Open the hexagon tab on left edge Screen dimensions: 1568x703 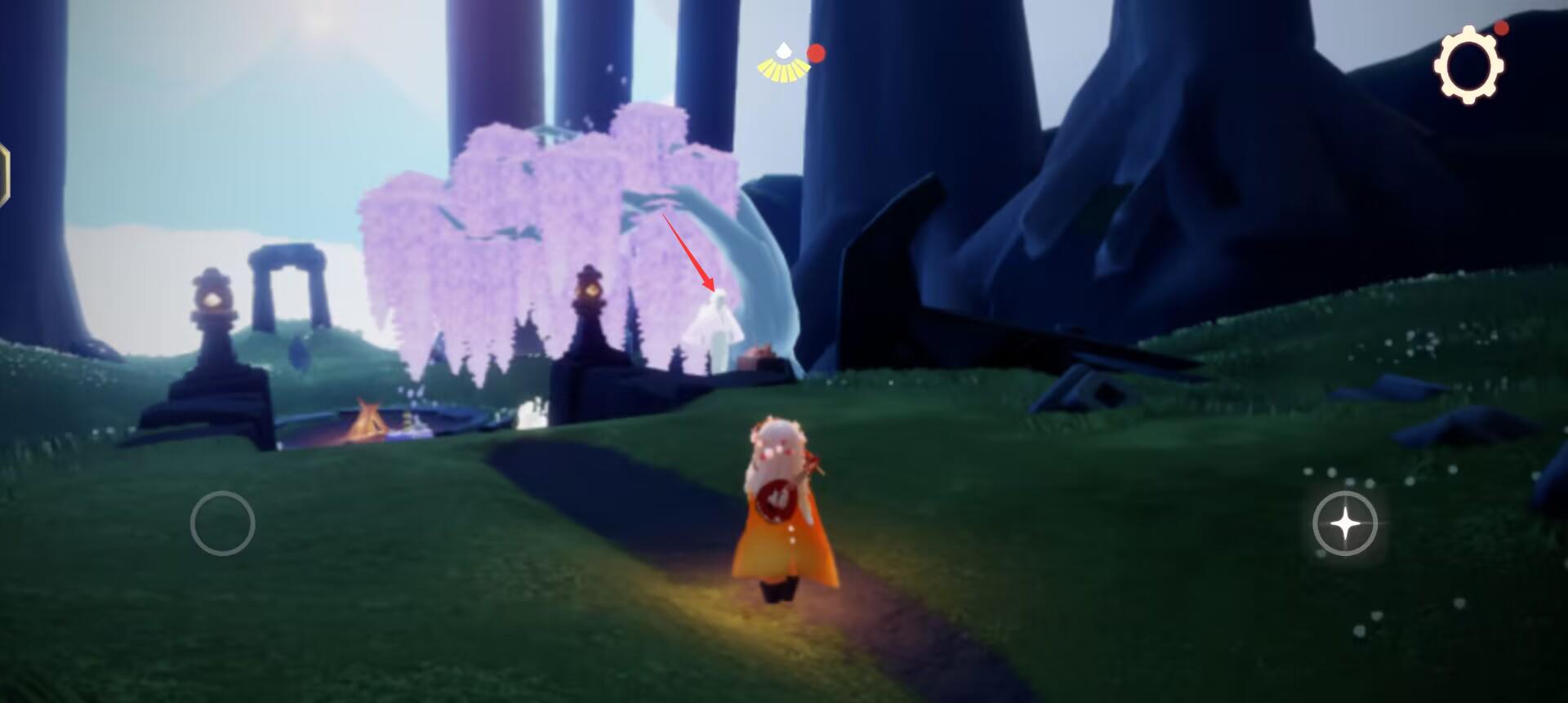4,175
